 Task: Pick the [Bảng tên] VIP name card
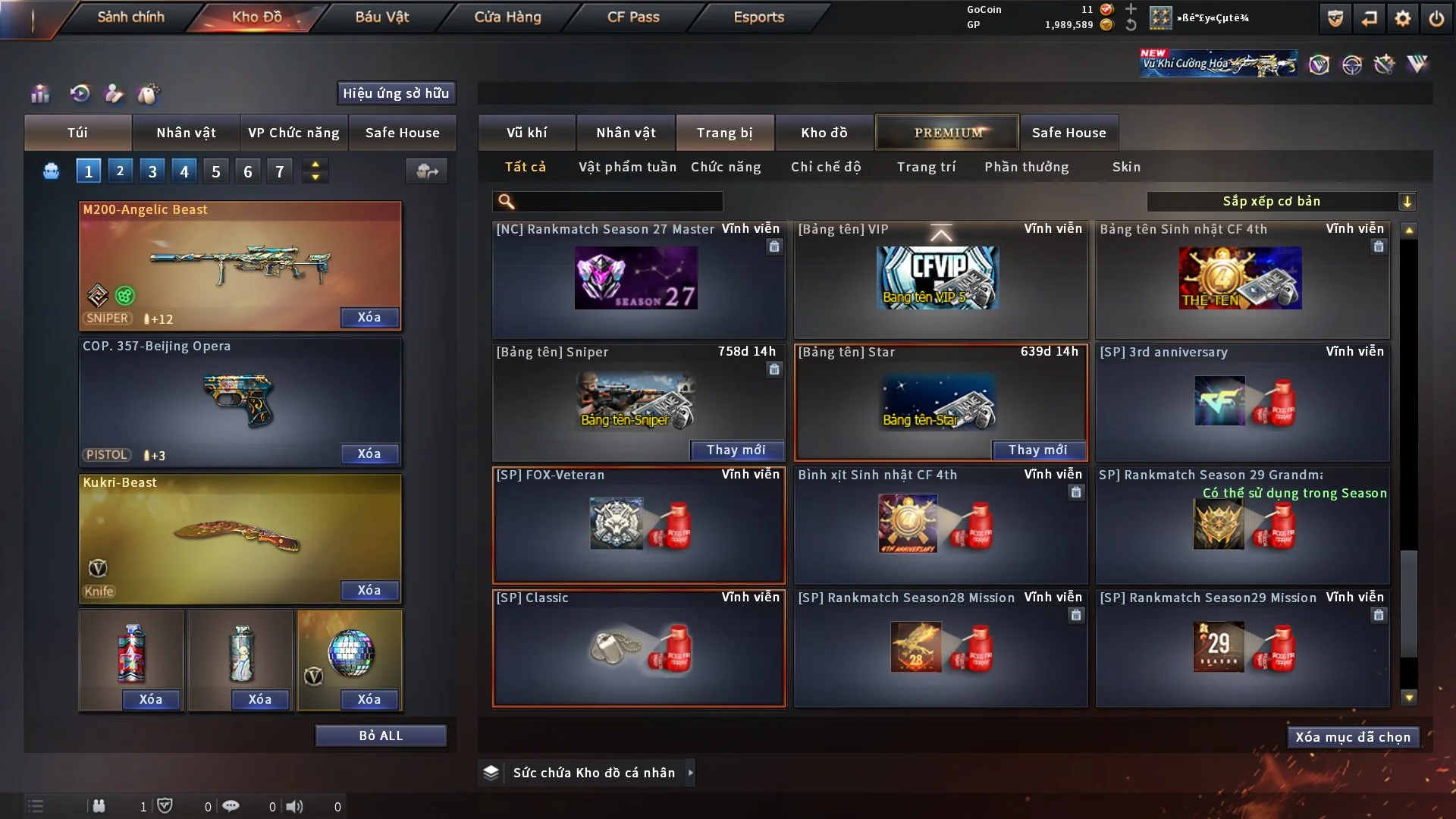coord(940,279)
